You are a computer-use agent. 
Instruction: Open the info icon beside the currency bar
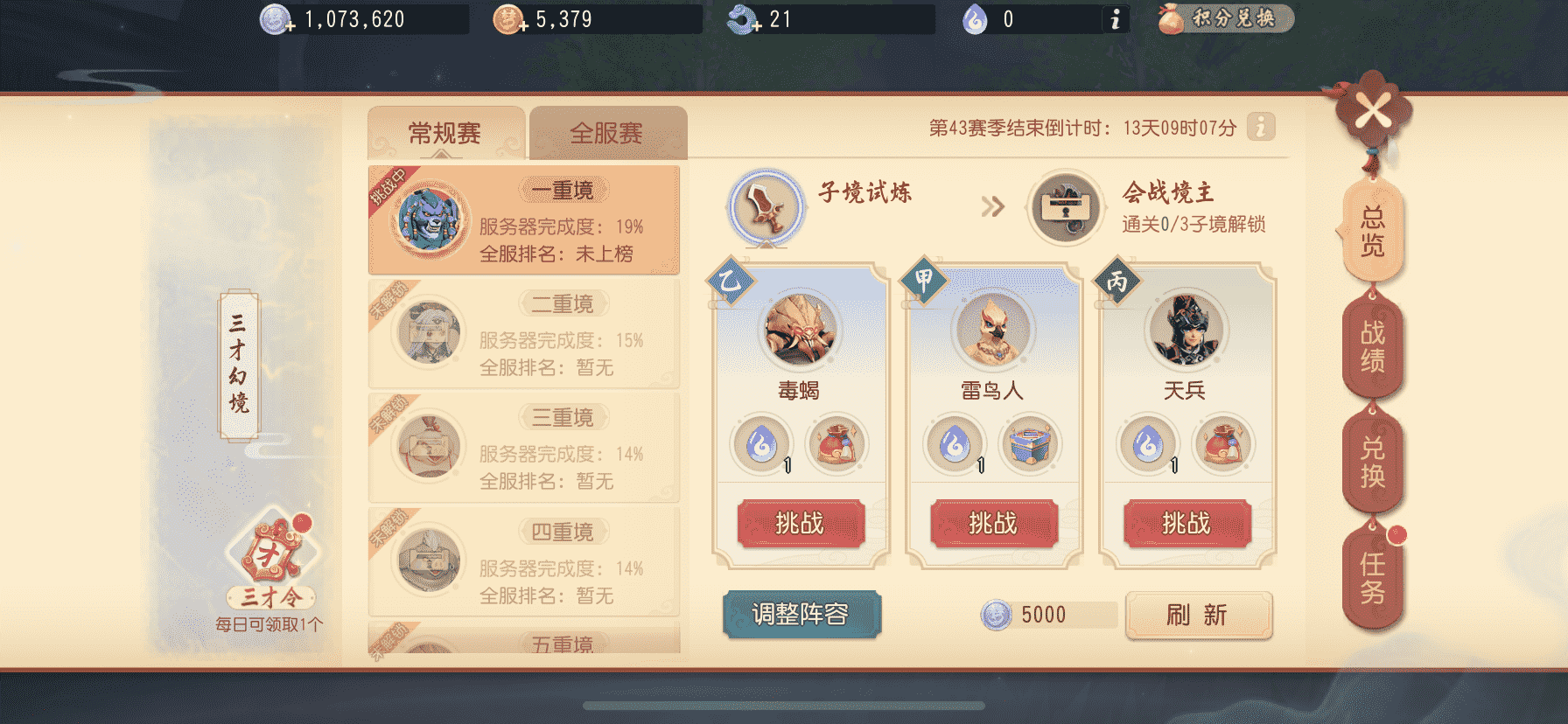1114,19
